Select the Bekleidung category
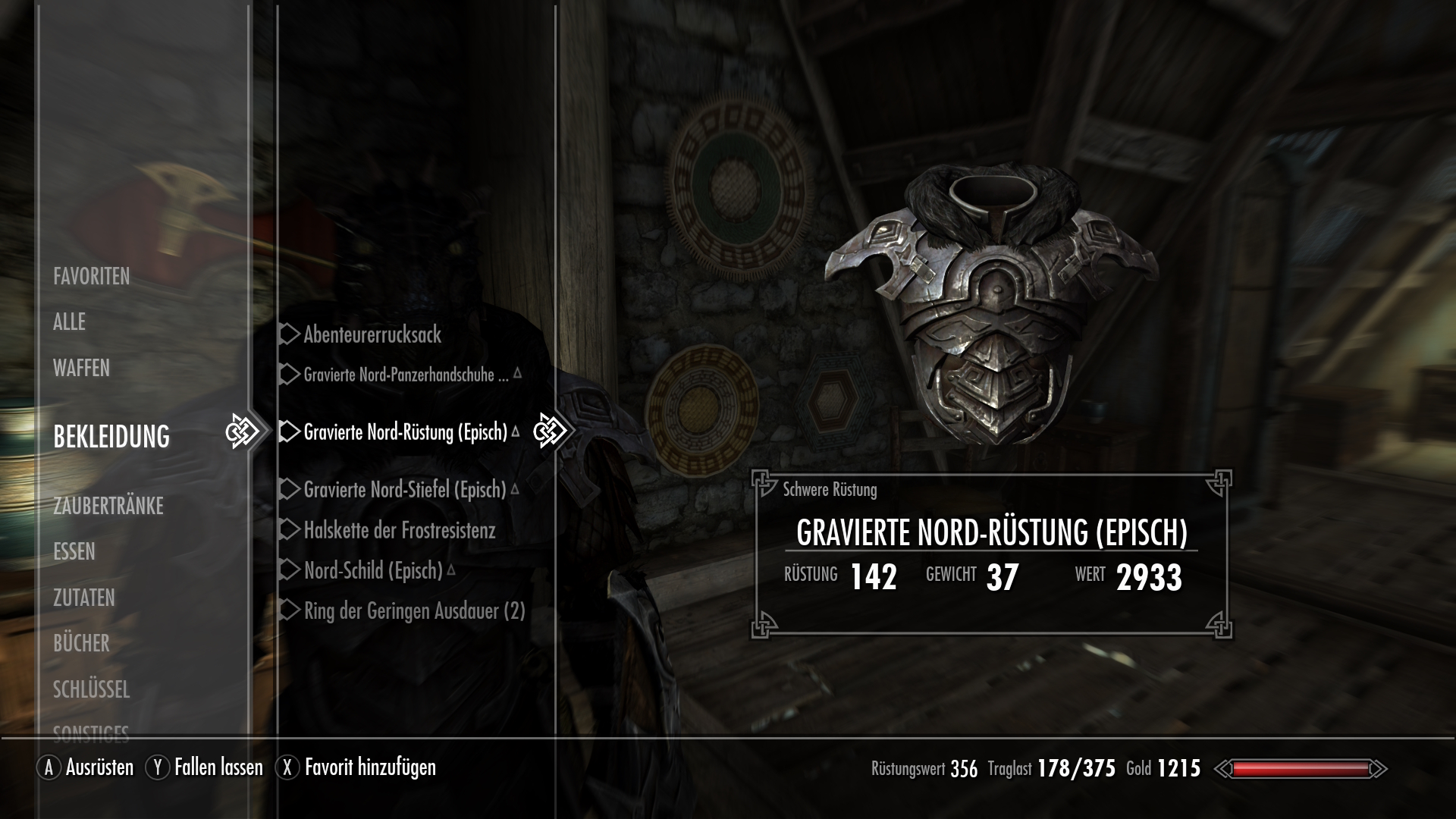 pyautogui.click(x=111, y=436)
